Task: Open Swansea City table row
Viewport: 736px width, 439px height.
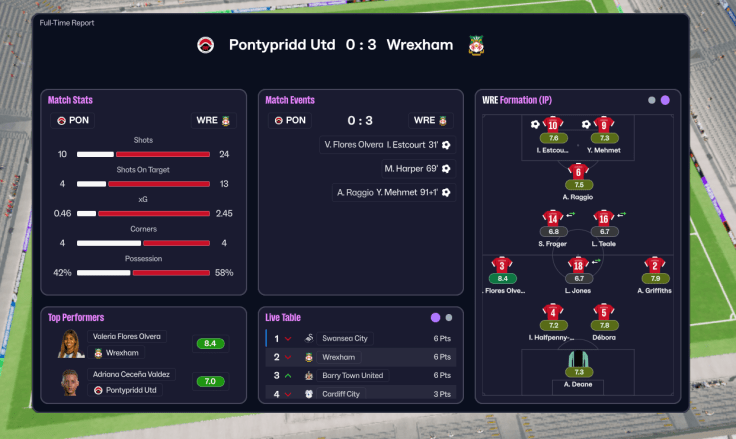Action: point(360,339)
